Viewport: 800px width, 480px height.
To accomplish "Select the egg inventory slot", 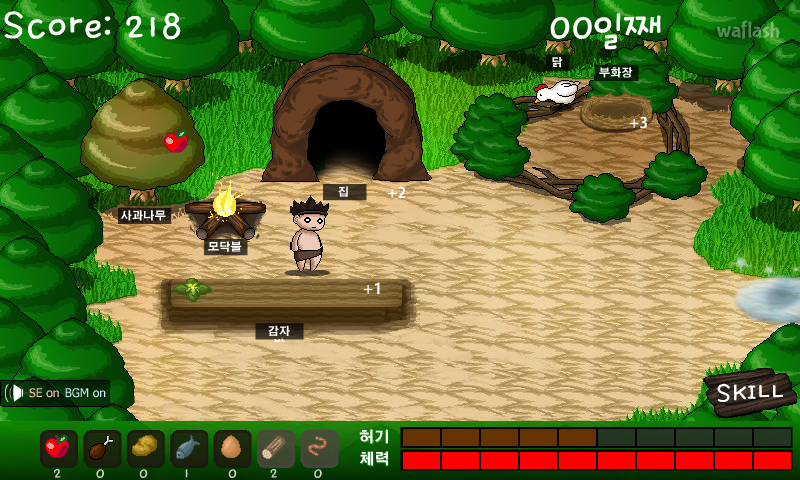I will 232,449.
